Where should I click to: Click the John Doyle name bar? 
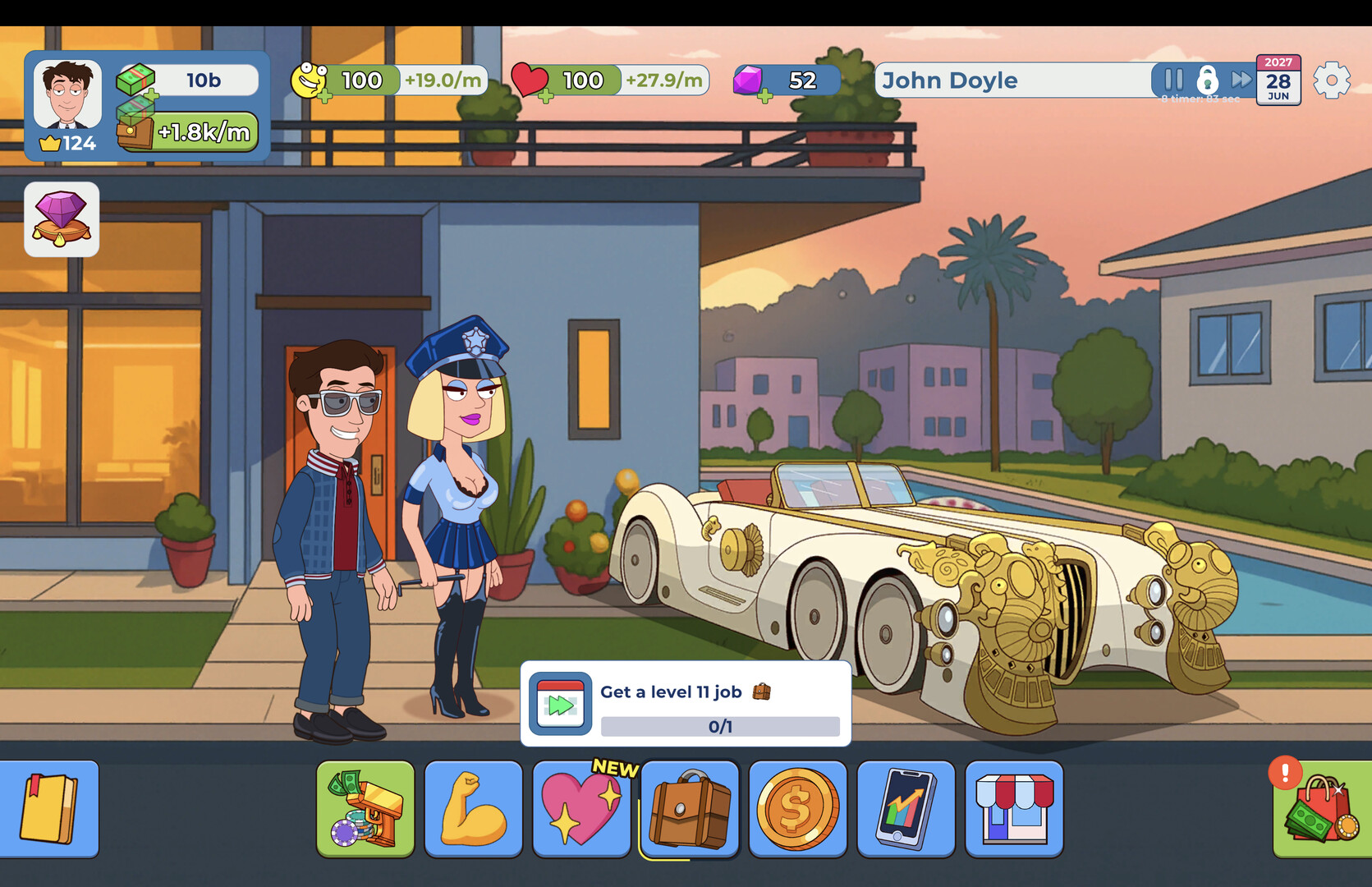pyautogui.click(x=985, y=80)
